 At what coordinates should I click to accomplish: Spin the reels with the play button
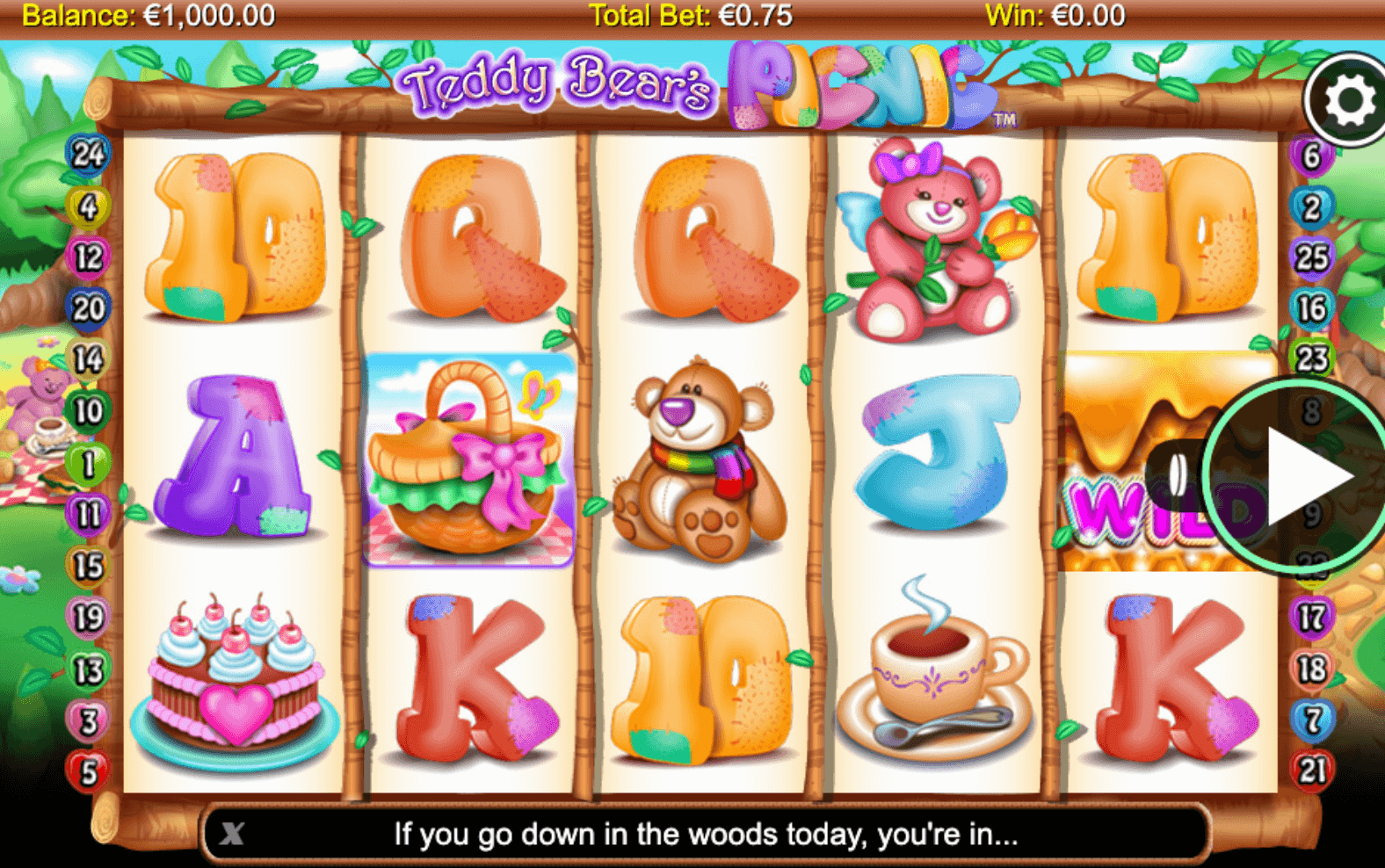click(1301, 477)
